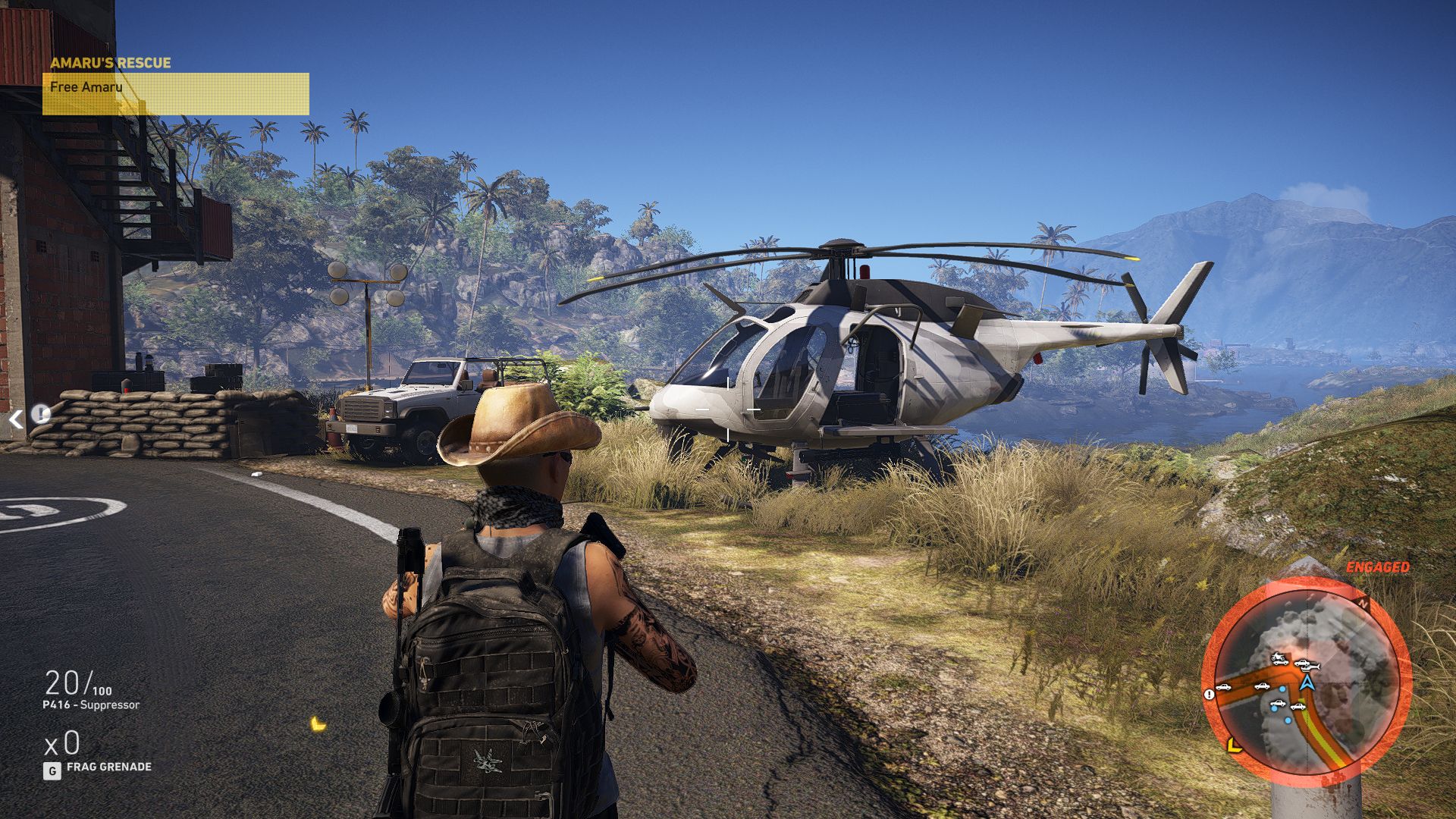Select the motorcycle icon on the minimap
This screenshot has width=1456, height=819.
[1279, 657]
